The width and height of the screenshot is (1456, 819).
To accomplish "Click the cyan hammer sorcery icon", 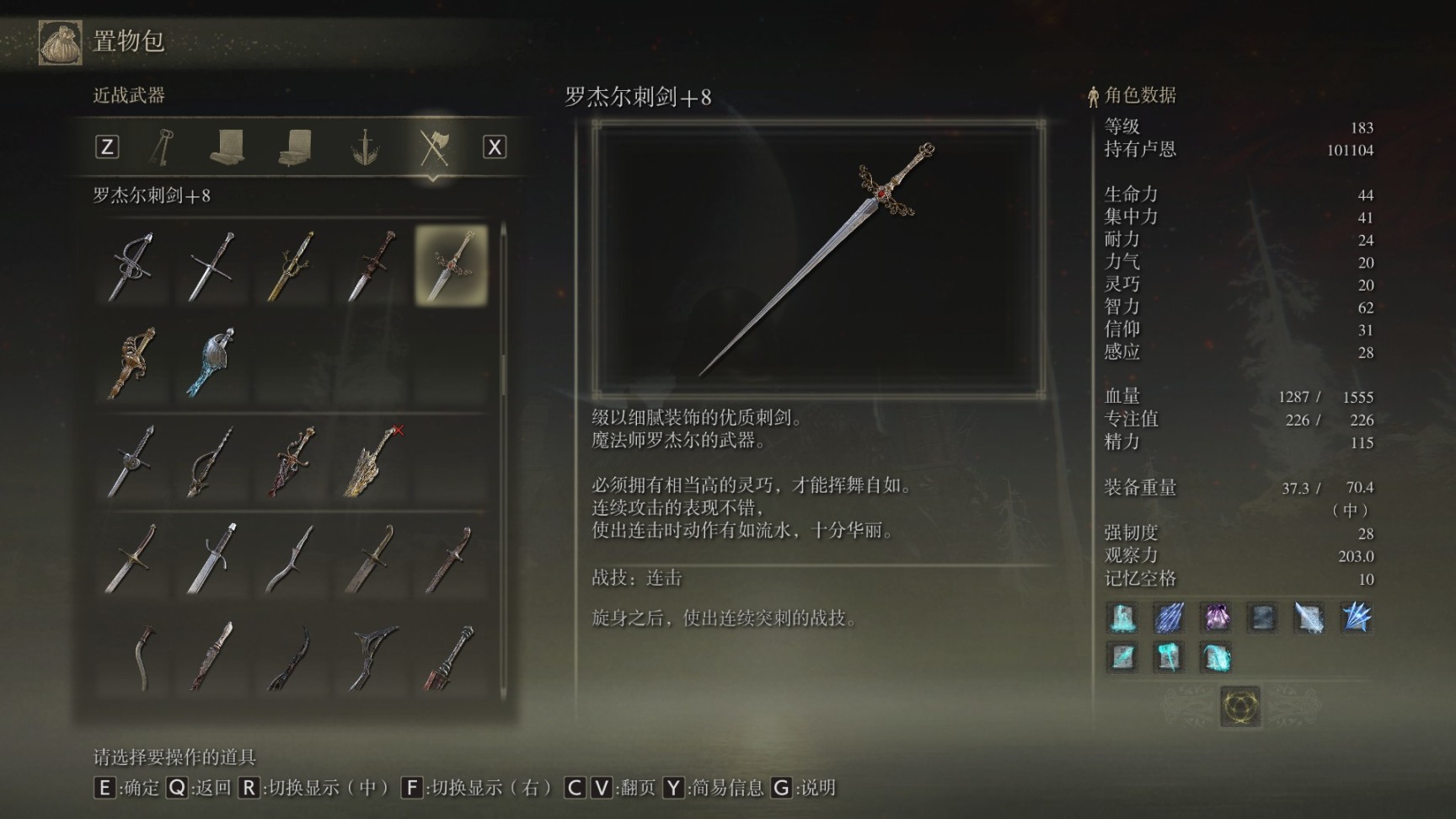I will (1169, 657).
